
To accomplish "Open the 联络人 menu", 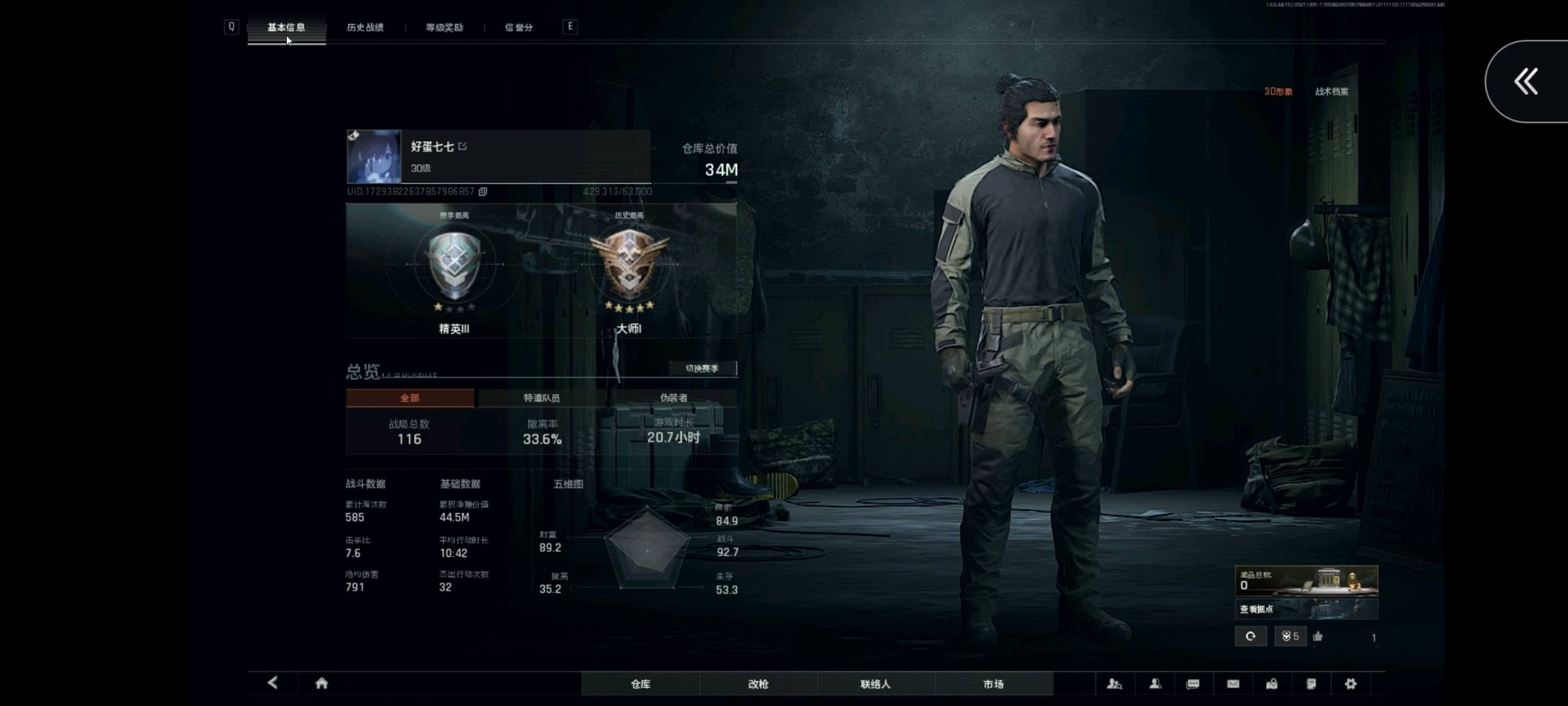I will pos(875,684).
